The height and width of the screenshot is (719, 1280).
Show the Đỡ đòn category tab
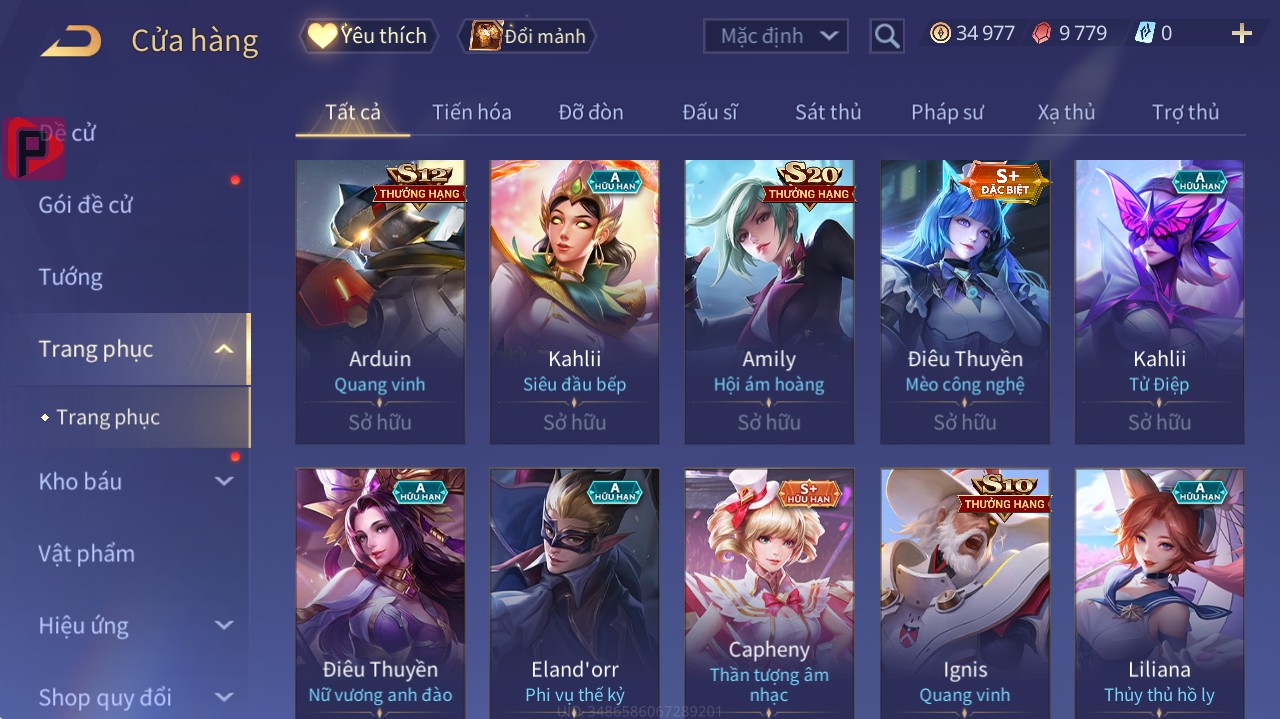[590, 112]
